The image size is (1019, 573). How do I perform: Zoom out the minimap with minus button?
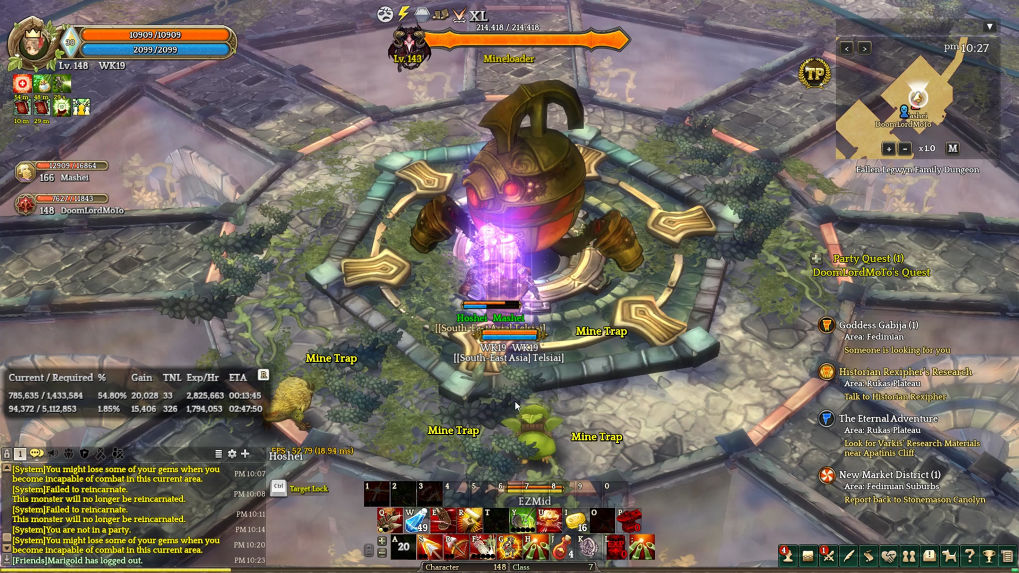coord(904,148)
